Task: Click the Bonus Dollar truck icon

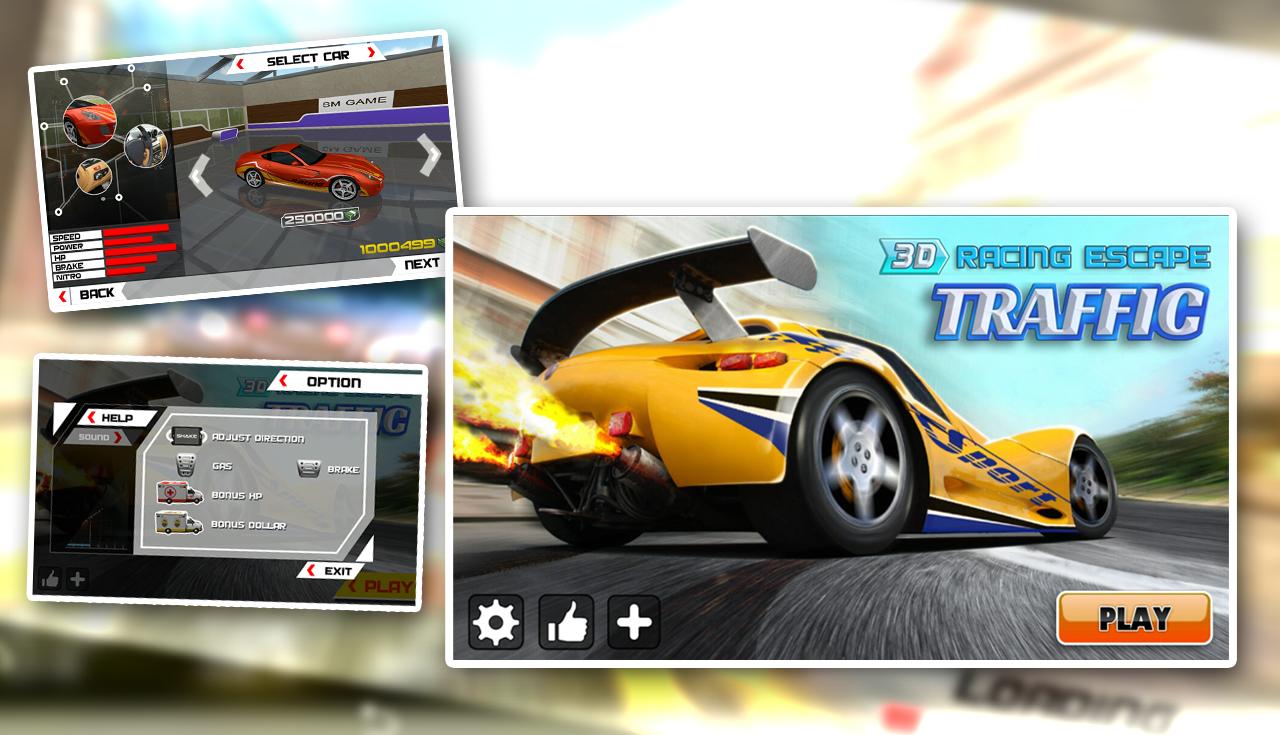Action: tap(179, 524)
